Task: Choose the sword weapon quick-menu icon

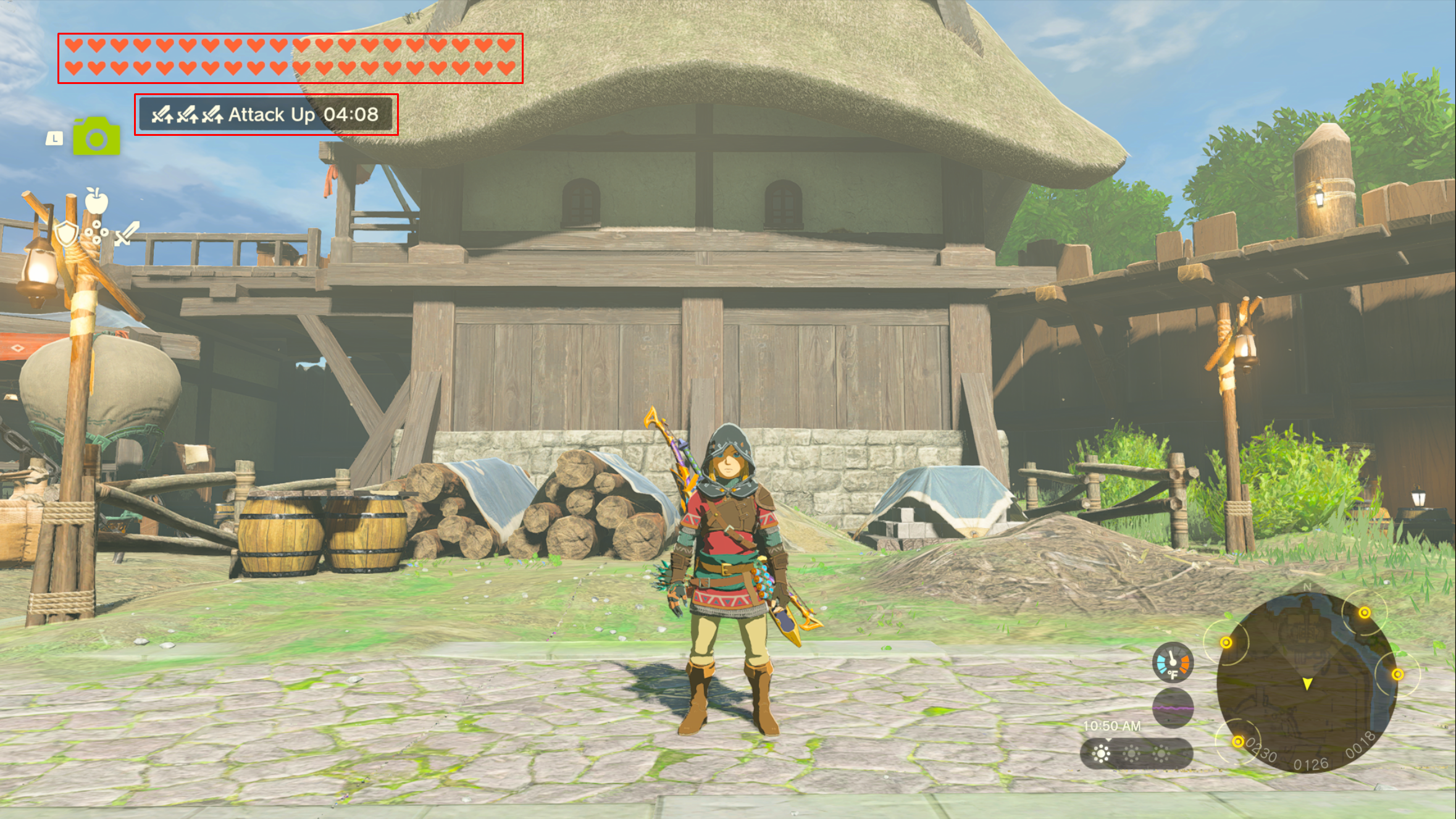Action: 127,233
